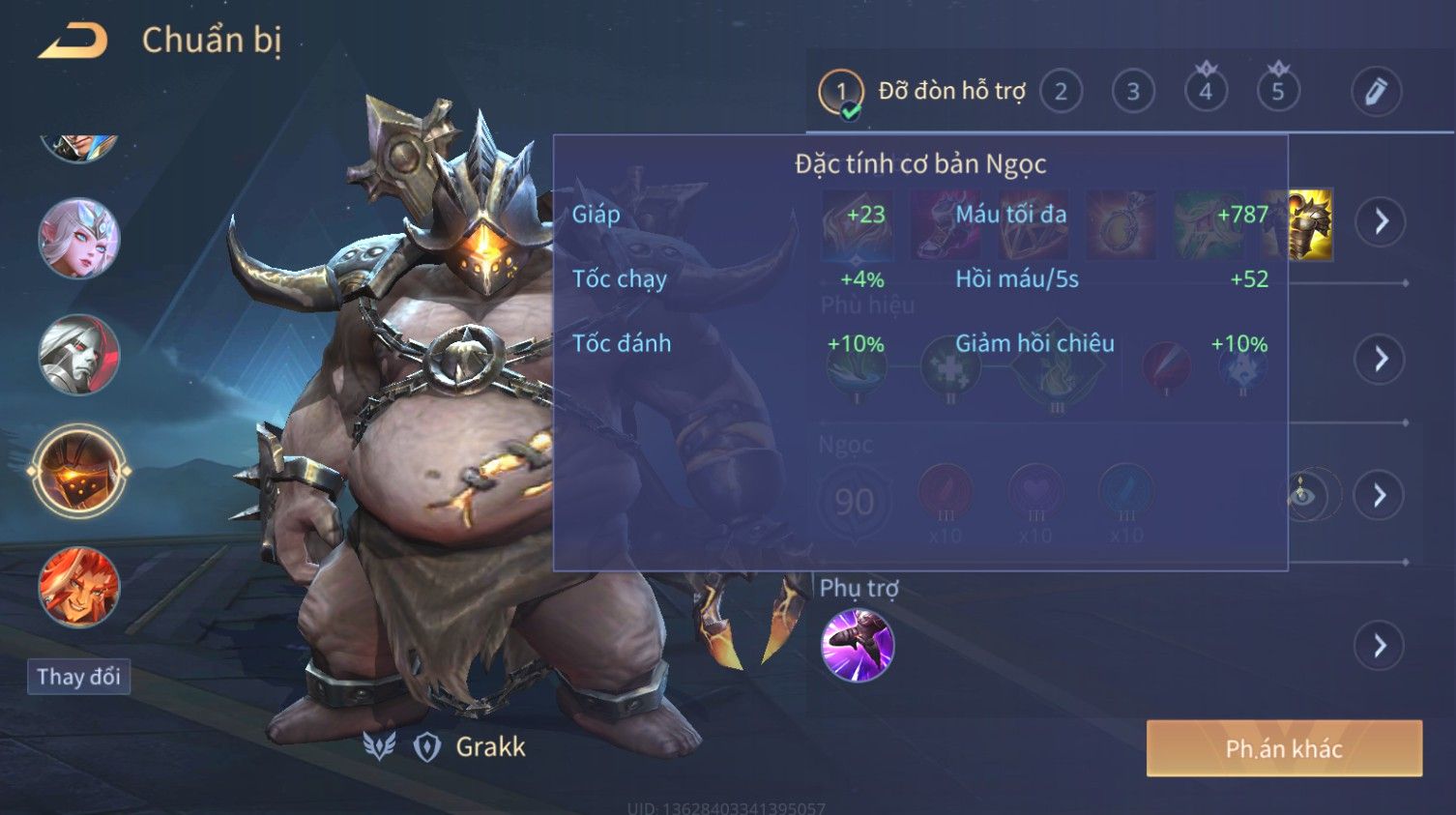Switch to build preset 3

[1133, 92]
